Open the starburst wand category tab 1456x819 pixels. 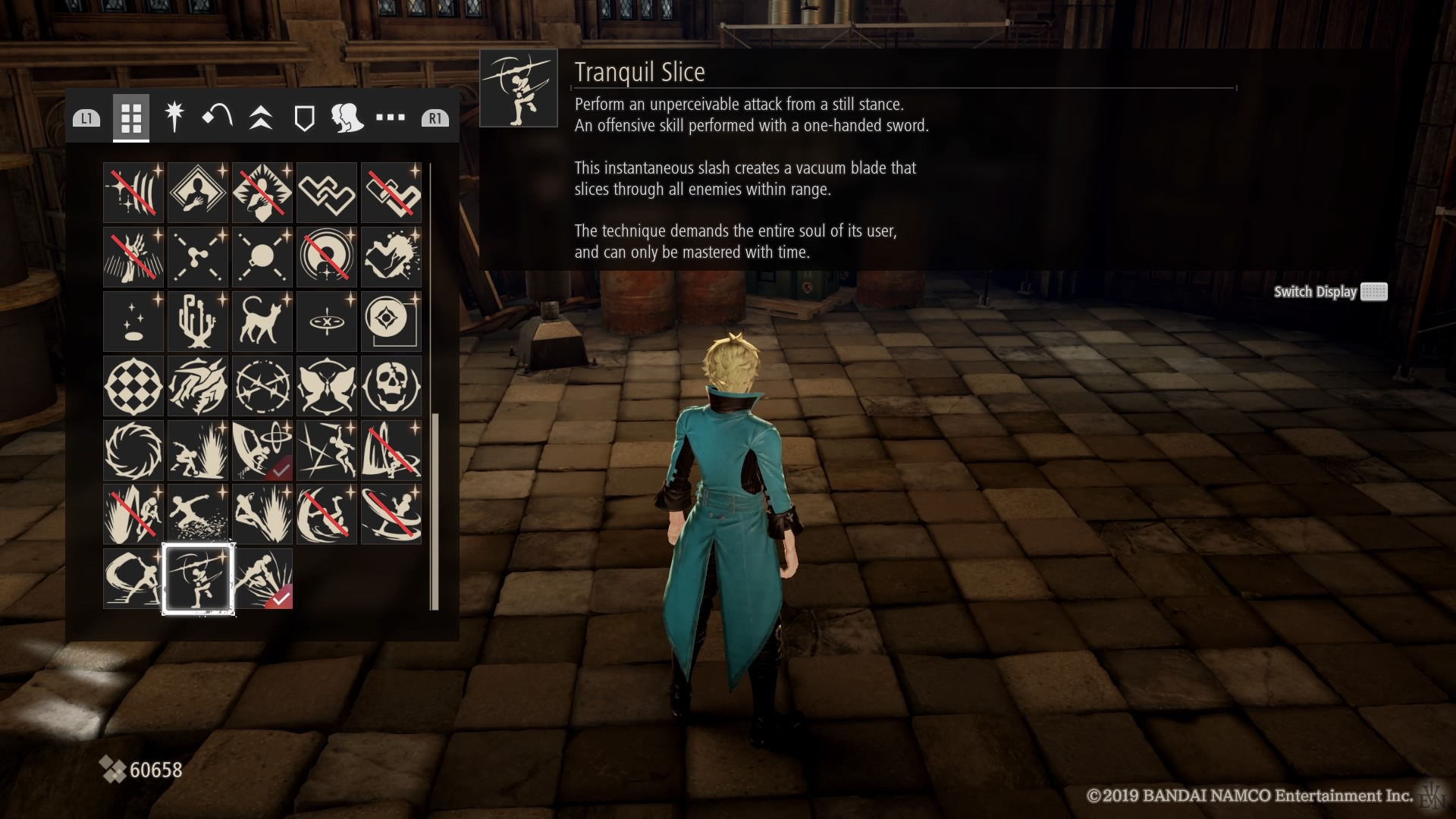coord(174,118)
